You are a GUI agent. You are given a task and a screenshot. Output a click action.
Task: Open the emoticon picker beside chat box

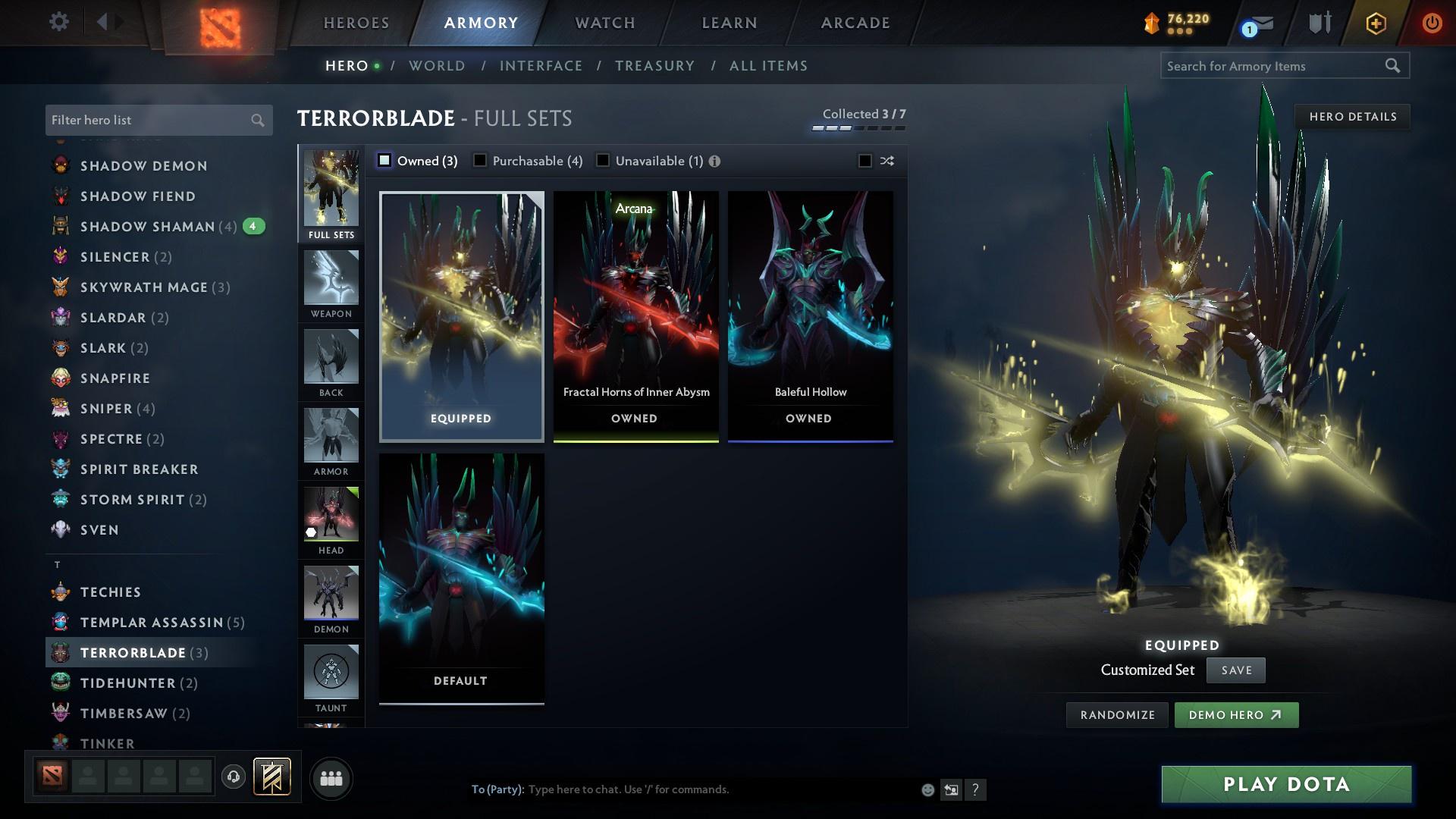coord(927,789)
